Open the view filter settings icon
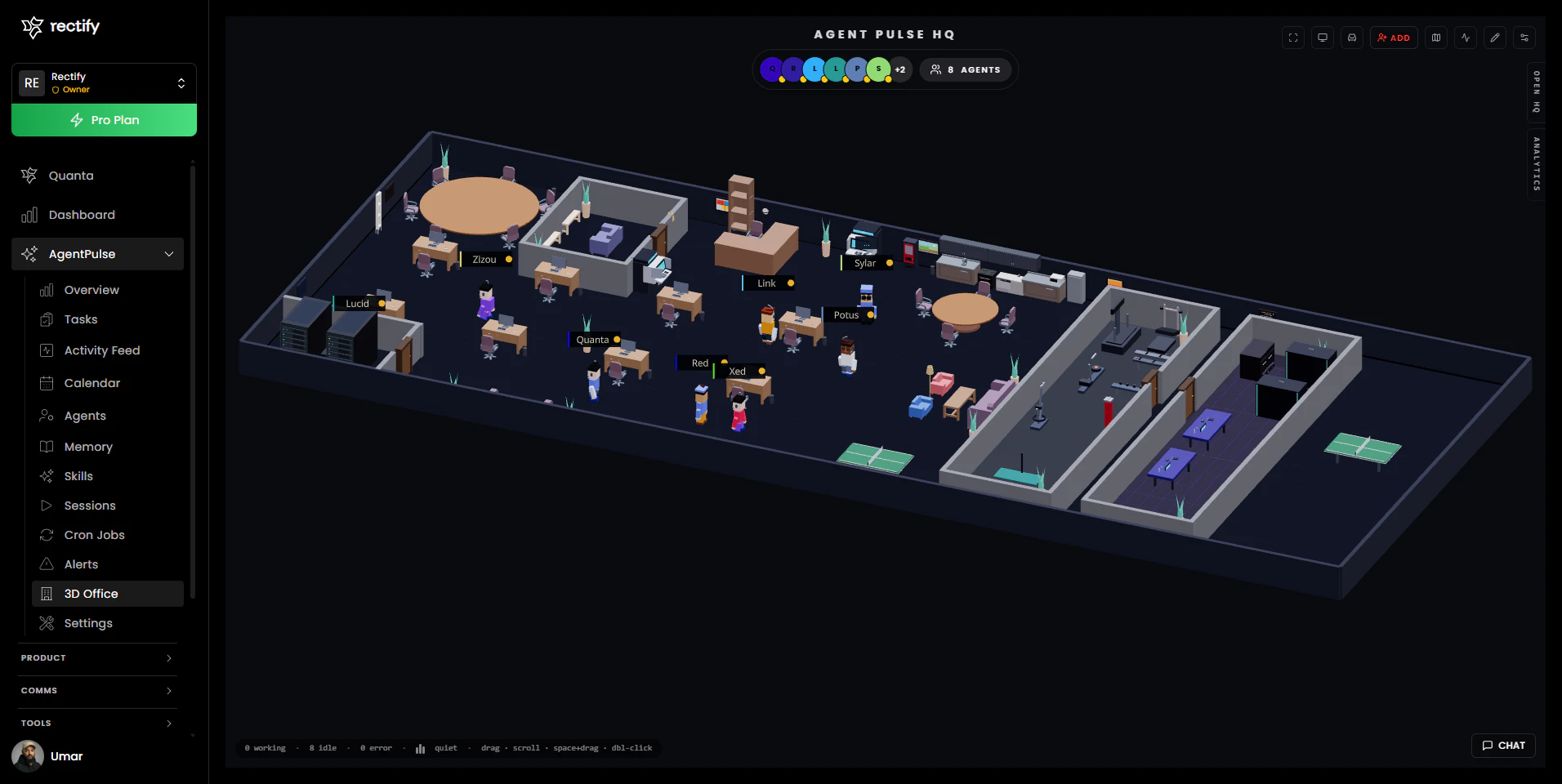Image resolution: width=1562 pixels, height=784 pixels. pyautogui.click(x=1524, y=38)
